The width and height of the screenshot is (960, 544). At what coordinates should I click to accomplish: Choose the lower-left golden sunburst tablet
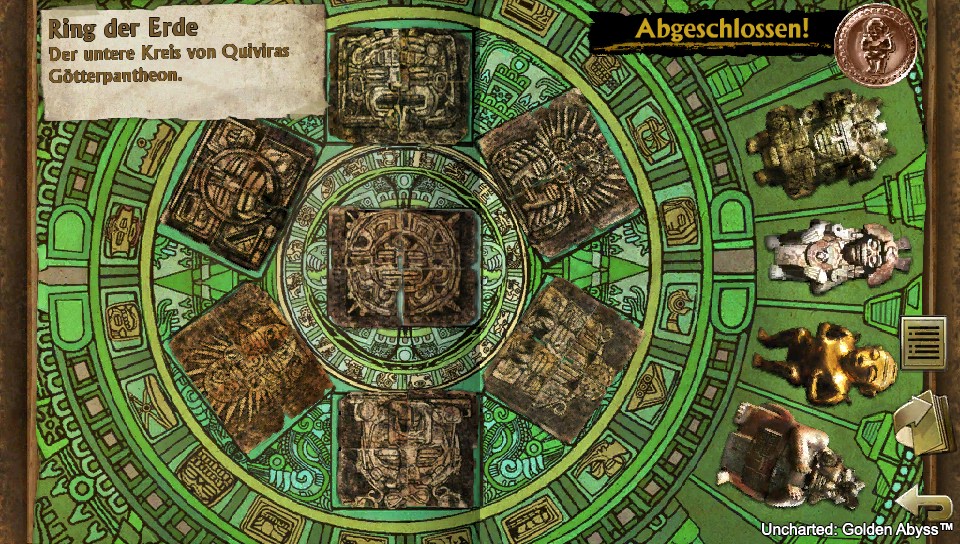click(x=248, y=364)
